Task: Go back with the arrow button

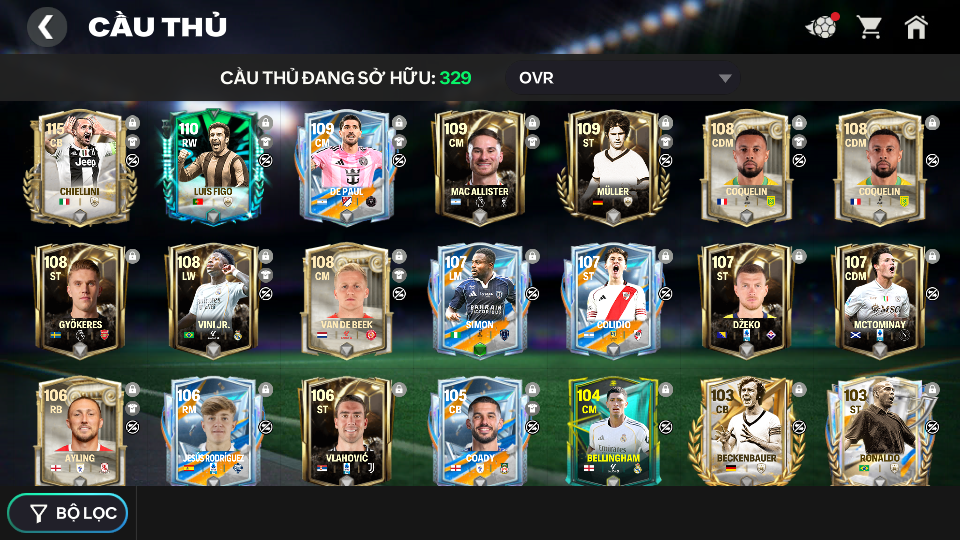Action: point(46,27)
